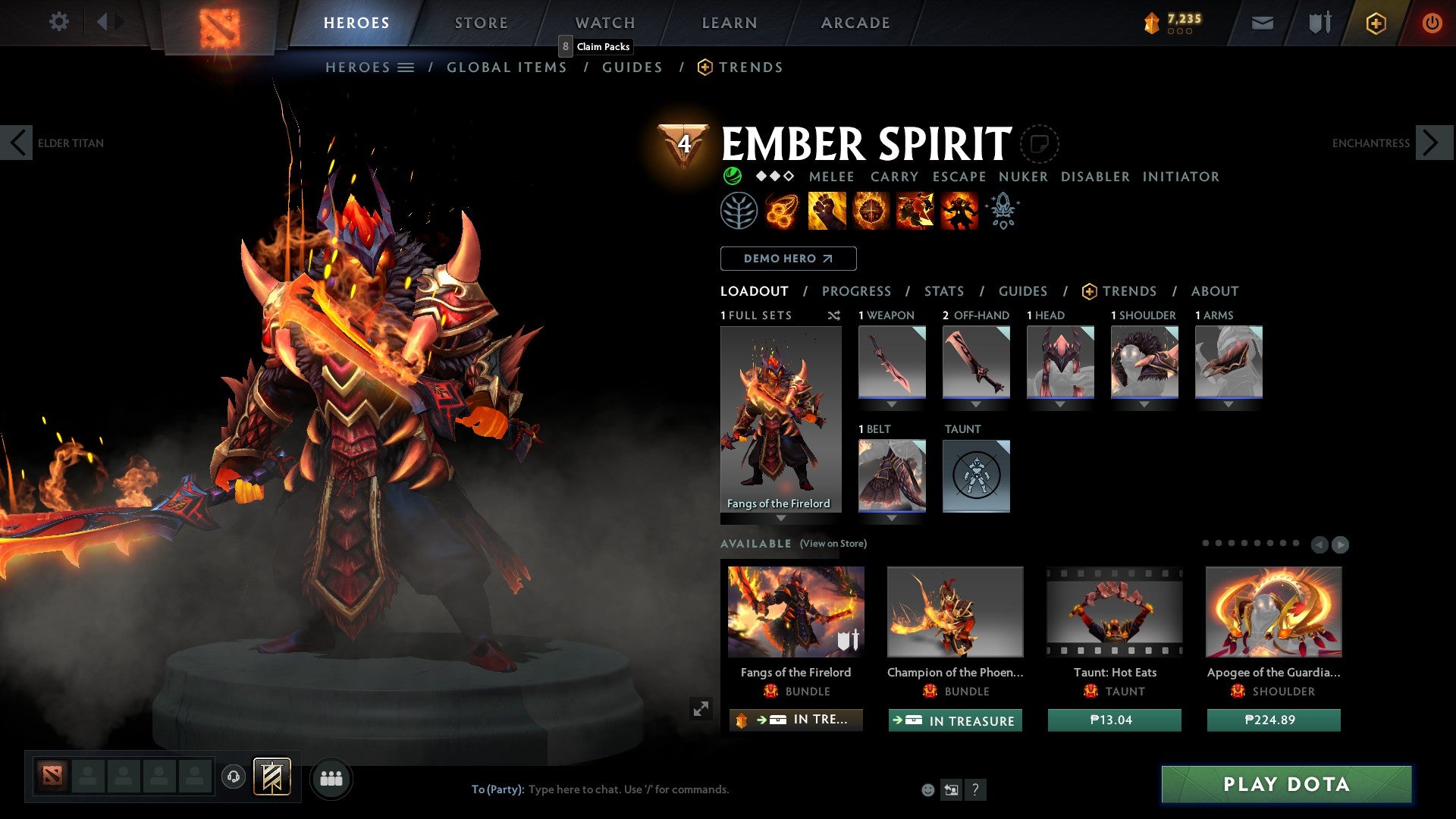
Task: Open the hamburger menu next to Heroes
Action: [407, 67]
